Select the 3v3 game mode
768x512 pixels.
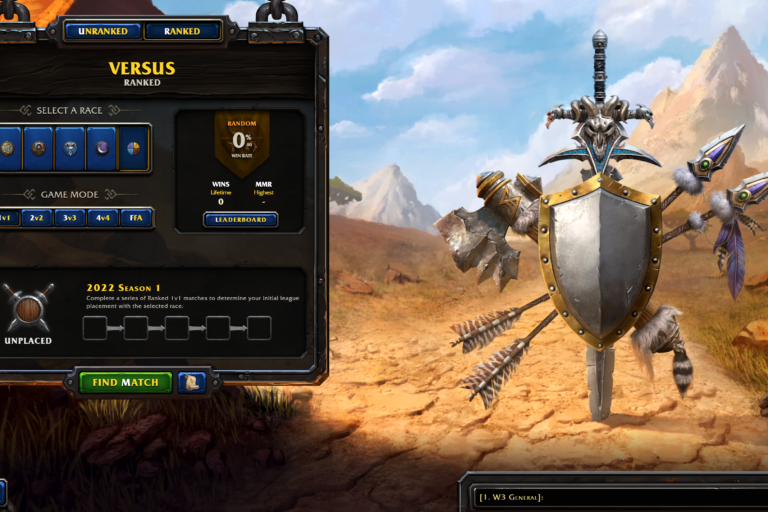point(69,217)
